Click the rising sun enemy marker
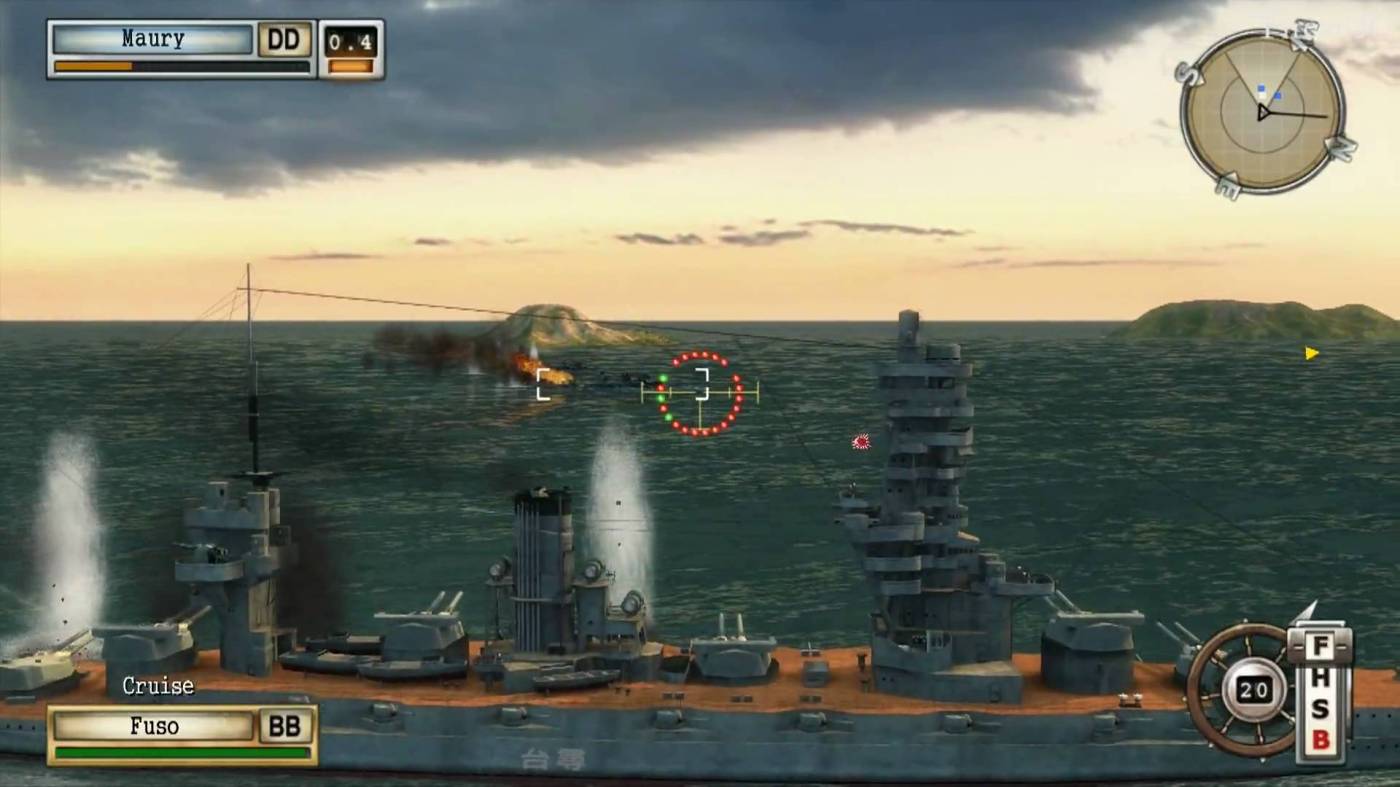This screenshot has height=787, width=1400. click(859, 441)
